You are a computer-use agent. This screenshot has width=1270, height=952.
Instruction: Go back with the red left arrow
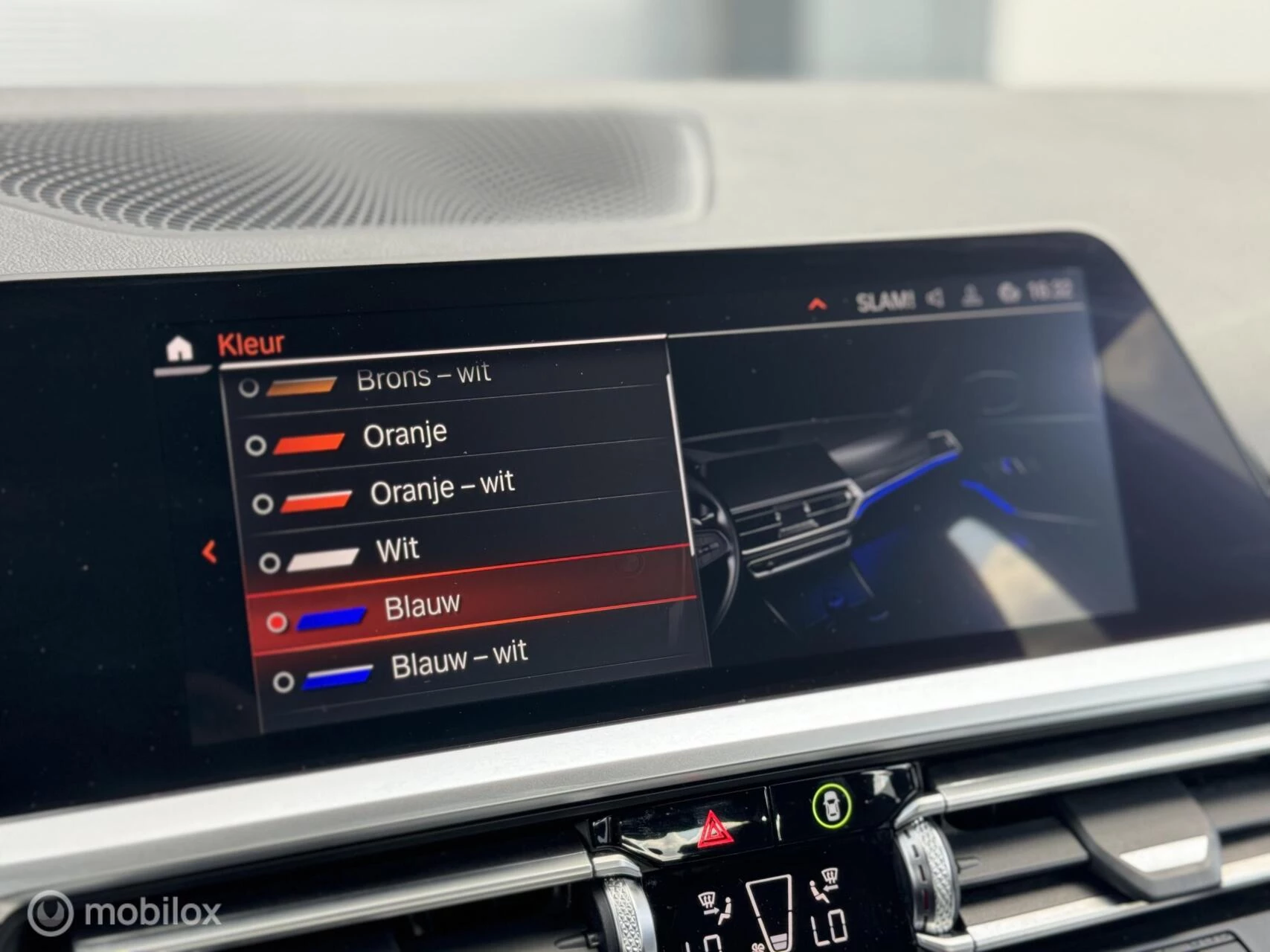click(x=210, y=552)
